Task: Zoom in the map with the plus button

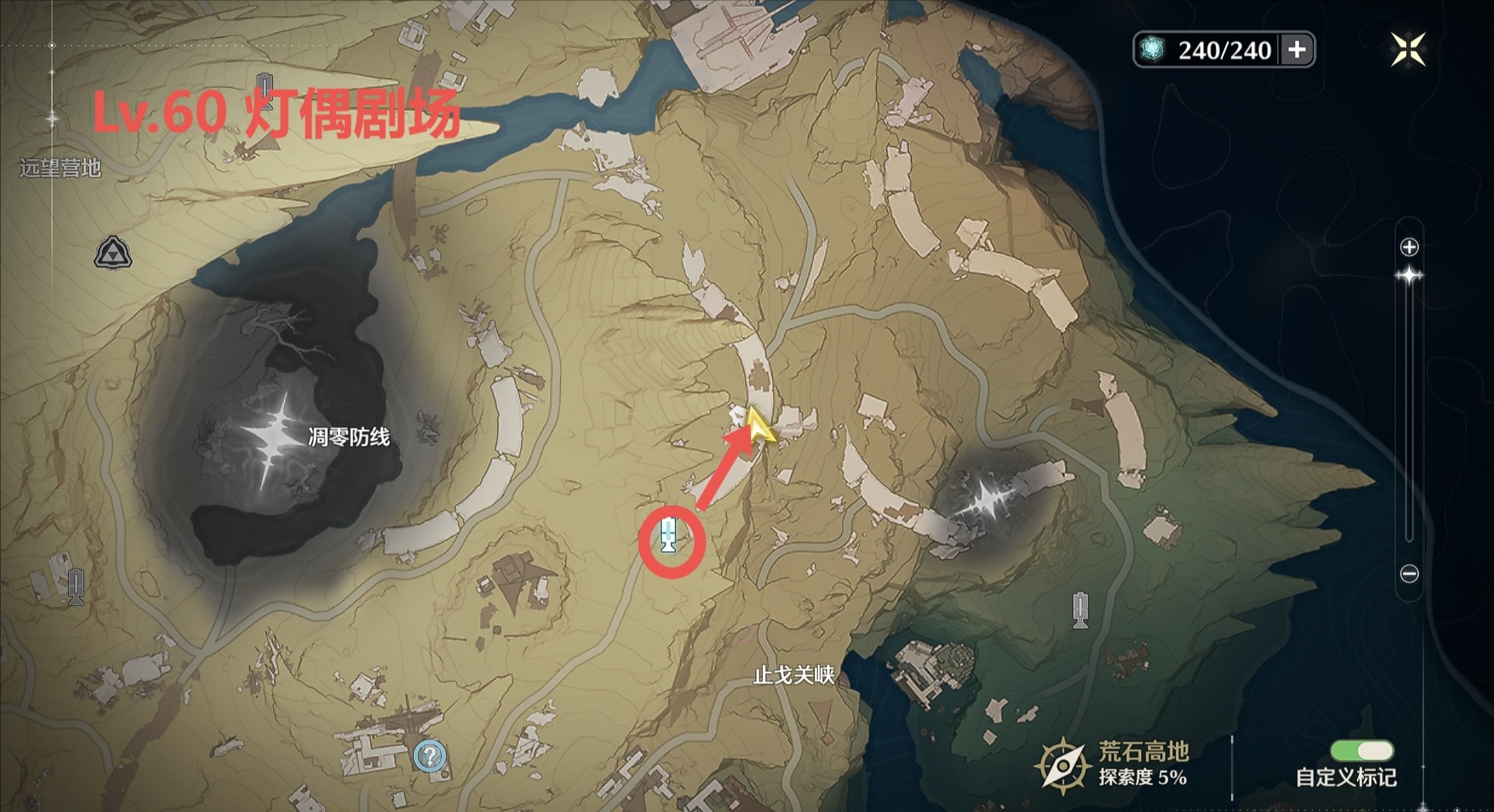Action: [x=1409, y=247]
